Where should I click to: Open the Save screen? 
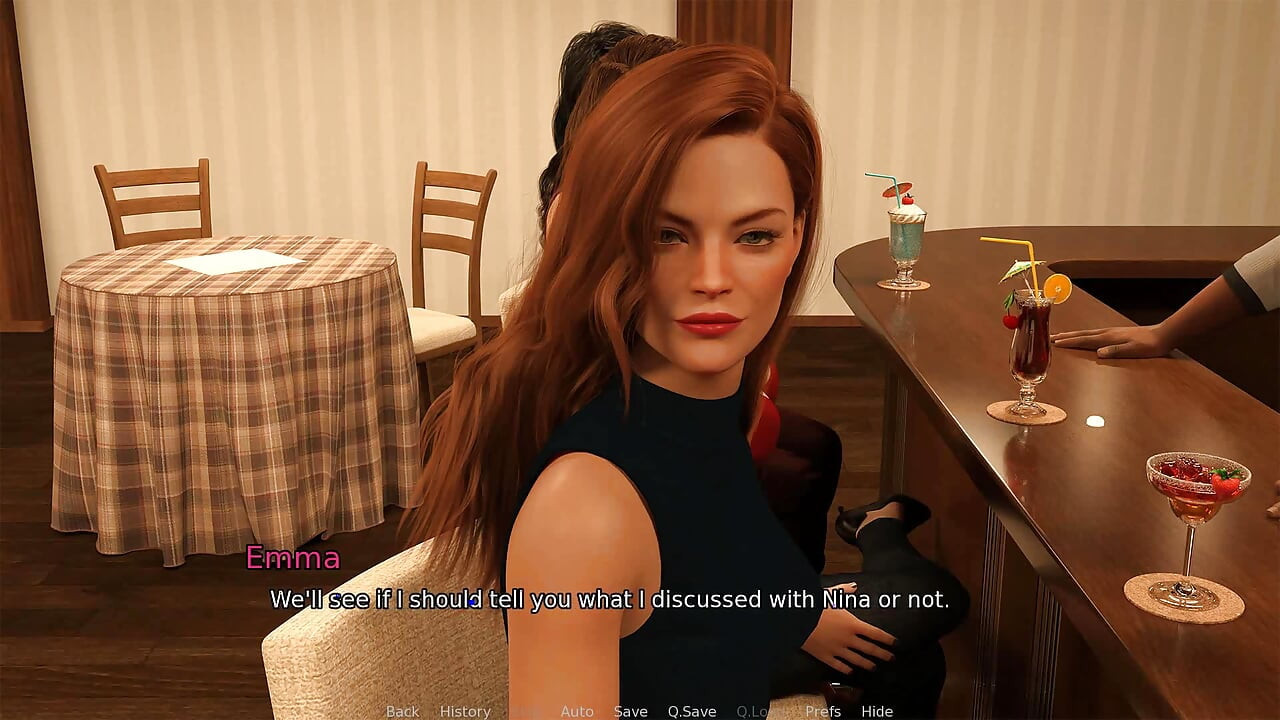[x=631, y=711]
